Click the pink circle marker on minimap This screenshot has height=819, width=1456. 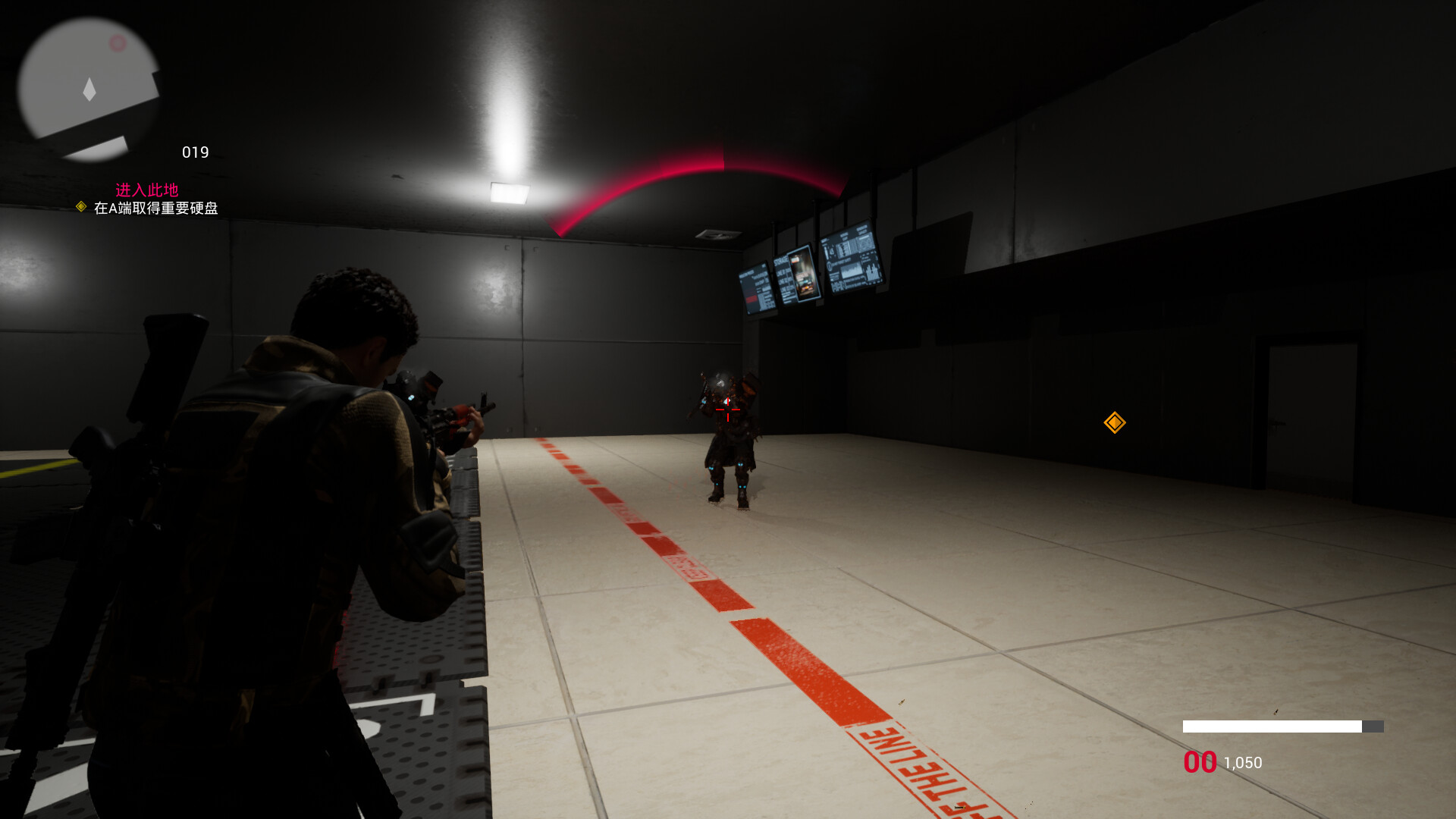click(116, 42)
